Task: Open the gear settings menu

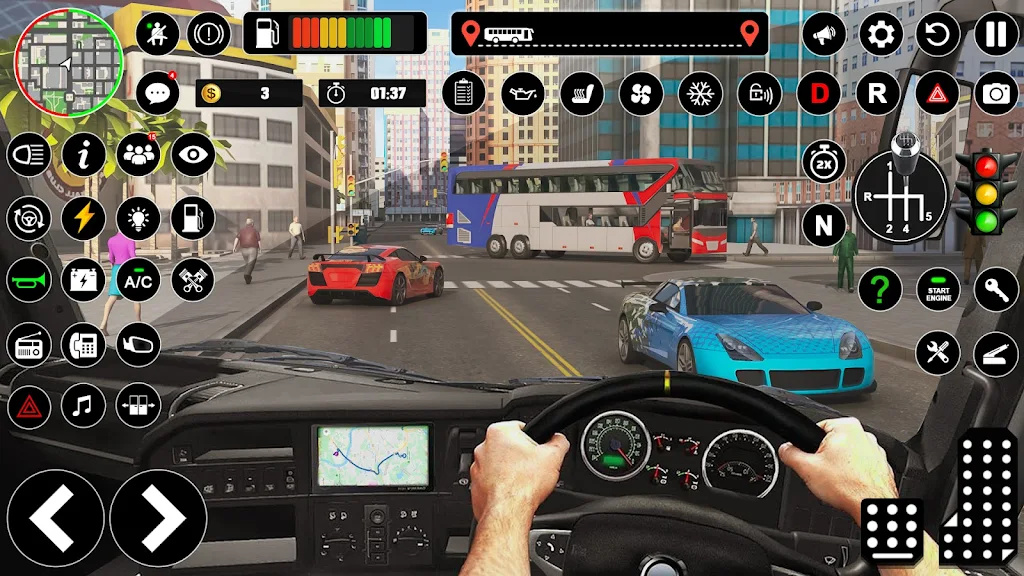Action: [x=880, y=36]
